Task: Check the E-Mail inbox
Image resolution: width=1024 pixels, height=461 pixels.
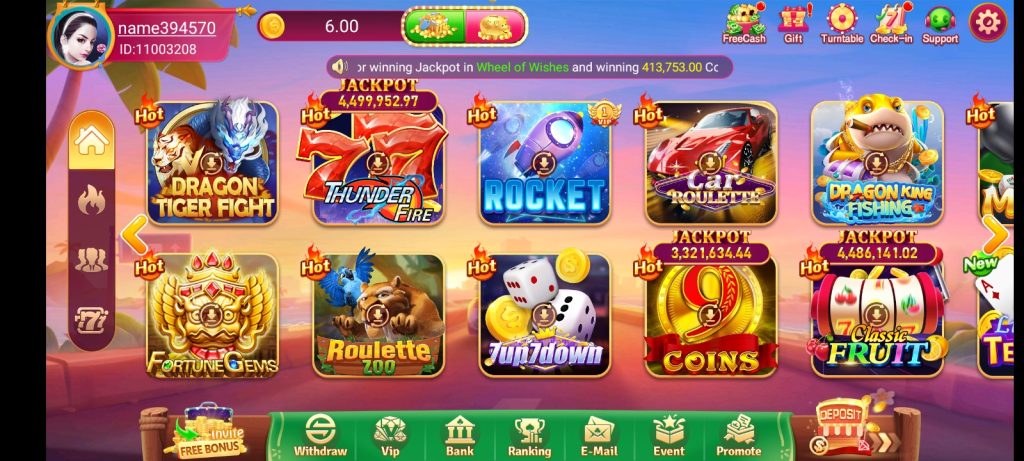Action: (x=599, y=435)
